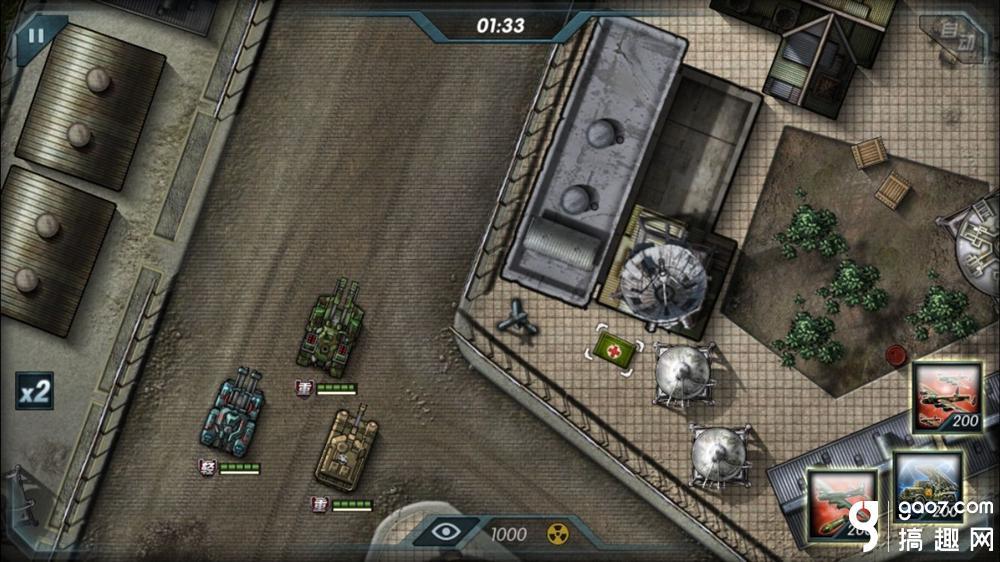
Task: Pause the game
Action: pyautogui.click(x=36, y=36)
